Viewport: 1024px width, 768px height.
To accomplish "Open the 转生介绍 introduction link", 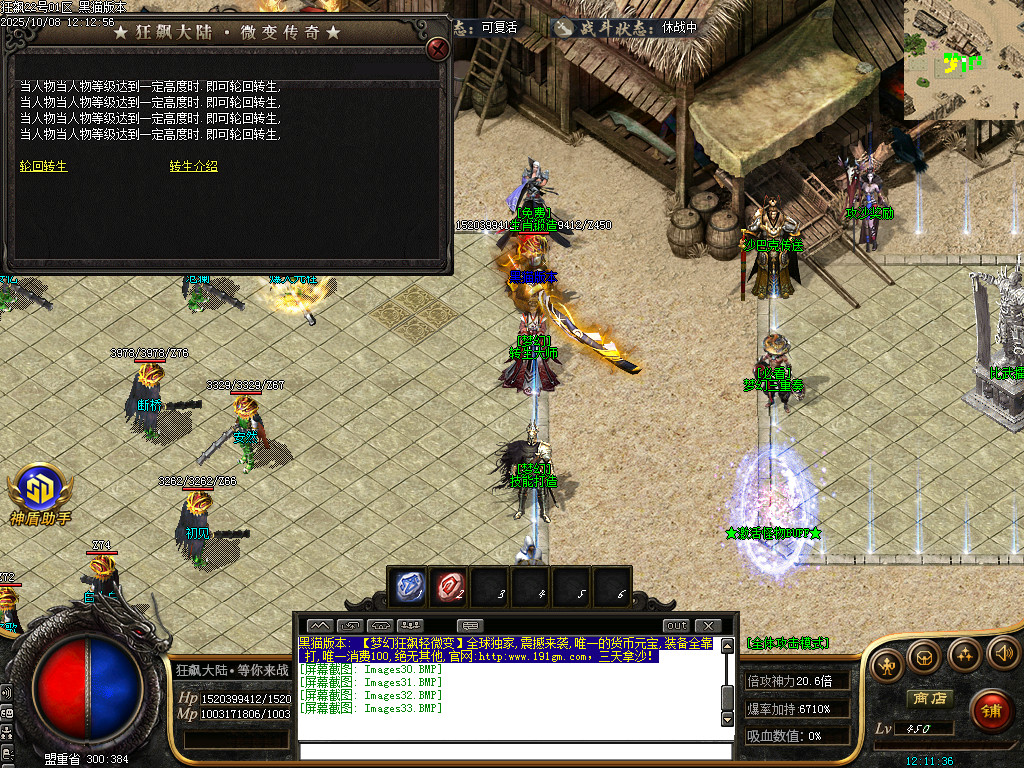I will click(193, 166).
